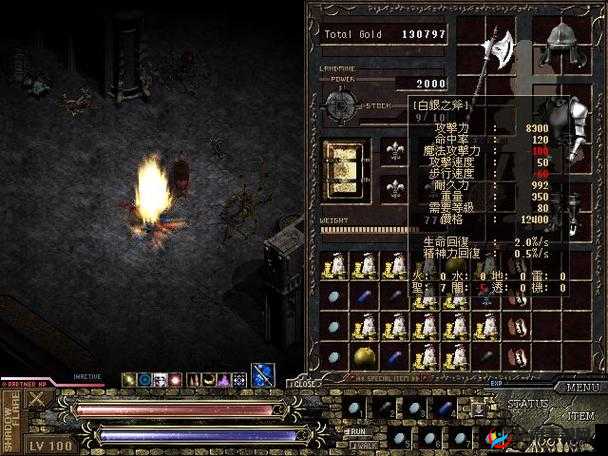Activate the large blue sword skill icon
Image resolution: width=608 pixels, height=456 pixels.
coord(262,376)
